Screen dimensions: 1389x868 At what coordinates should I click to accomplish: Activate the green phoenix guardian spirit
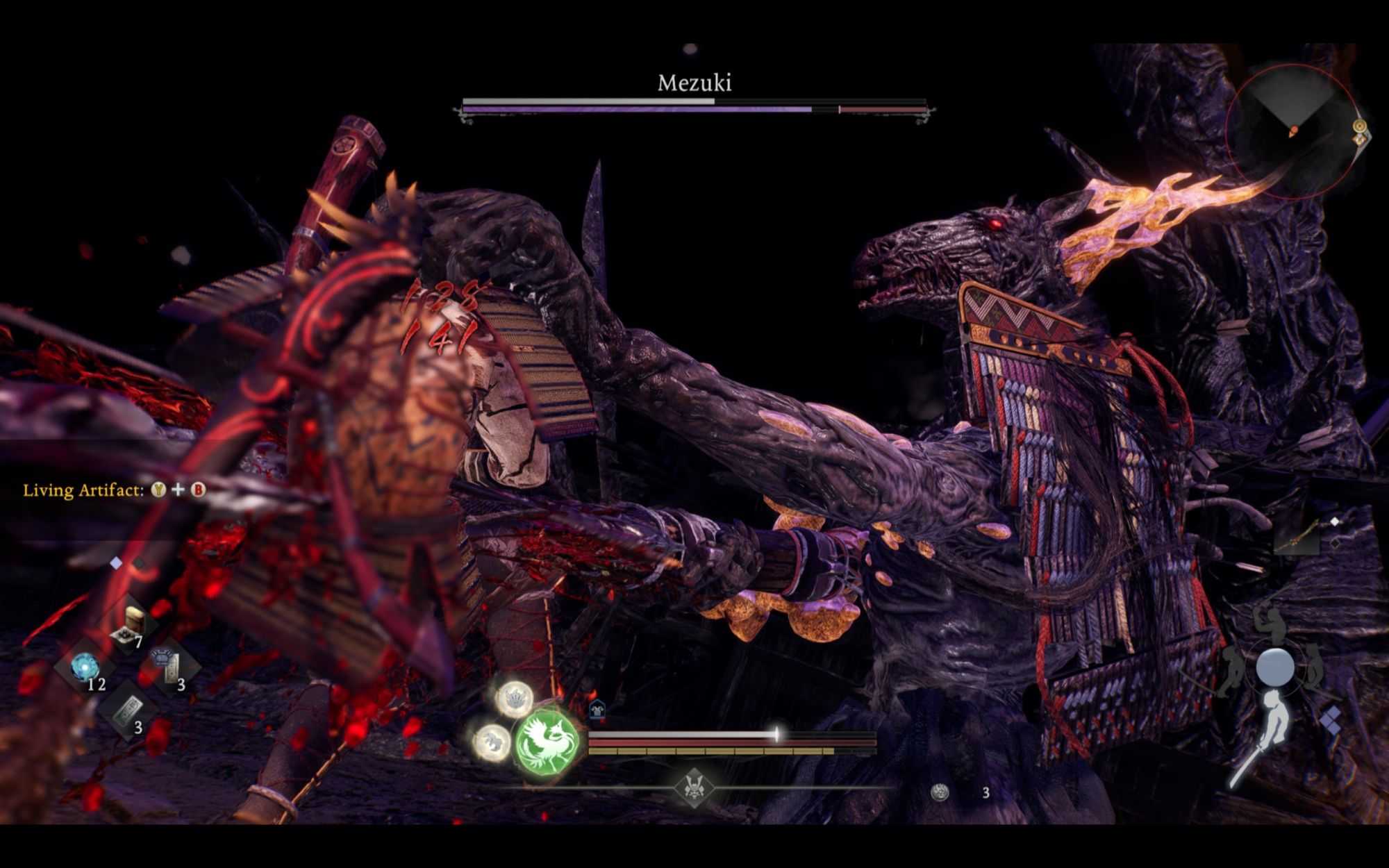coord(548,743)
